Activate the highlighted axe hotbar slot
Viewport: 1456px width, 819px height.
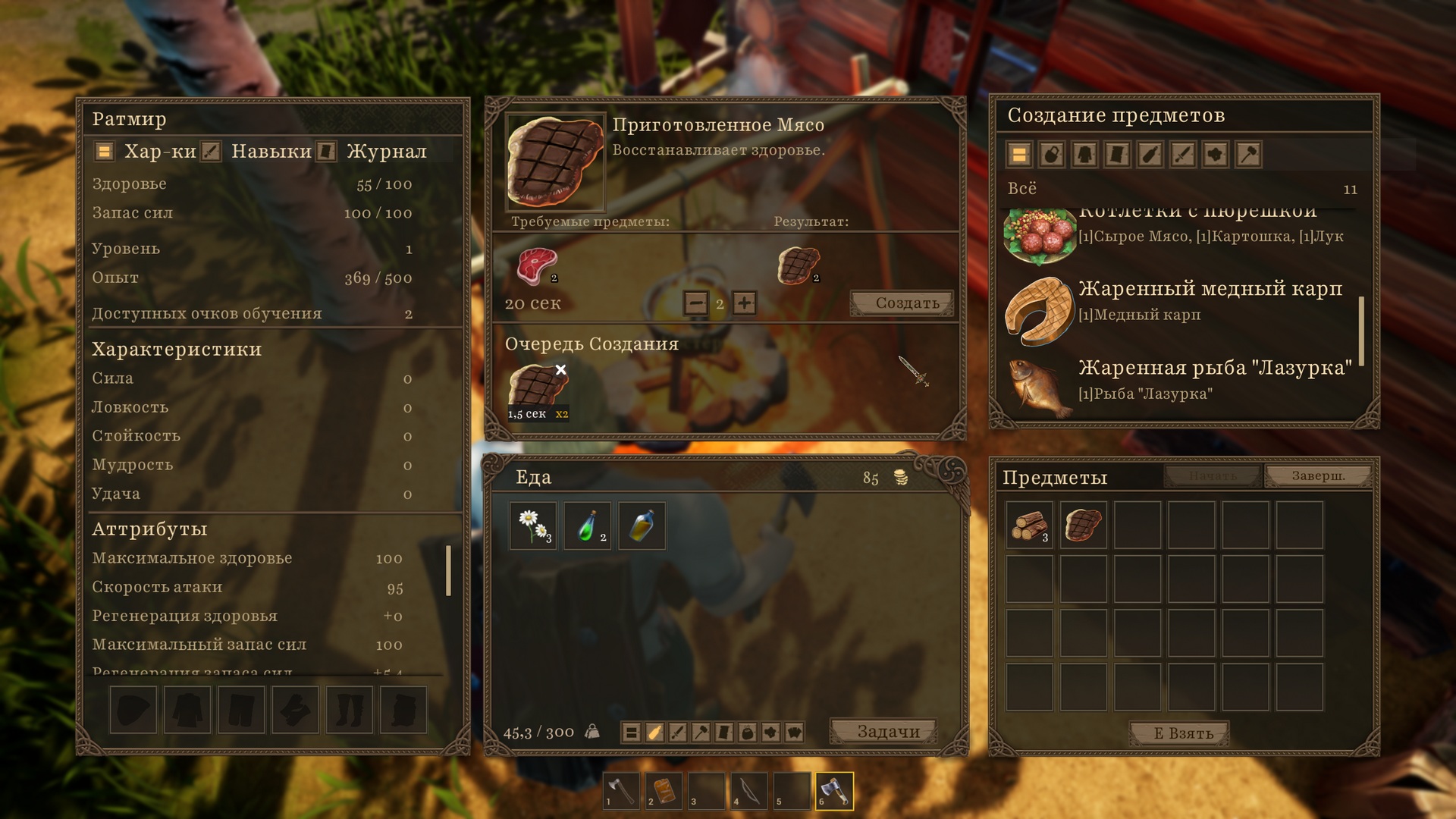click(834, 791)
